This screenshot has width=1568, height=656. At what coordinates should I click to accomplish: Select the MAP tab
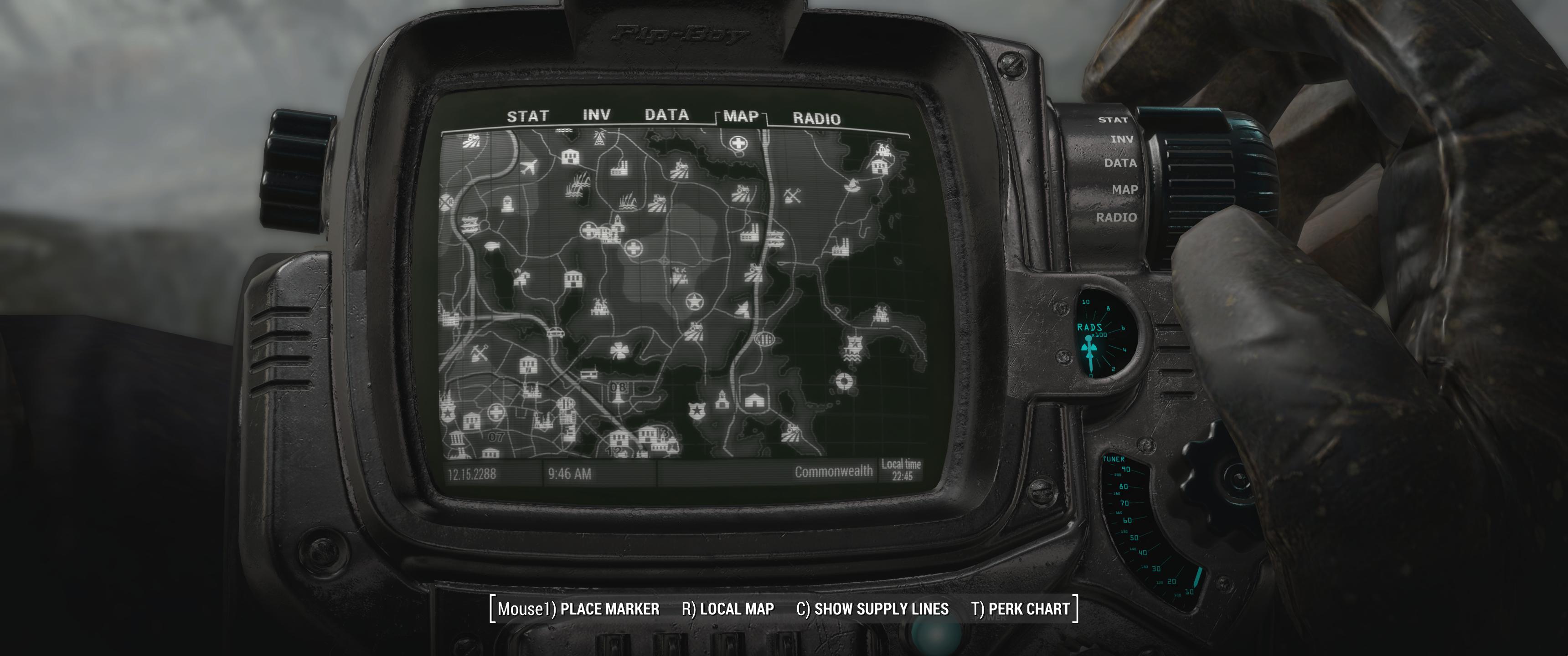[x=741, y=116]
